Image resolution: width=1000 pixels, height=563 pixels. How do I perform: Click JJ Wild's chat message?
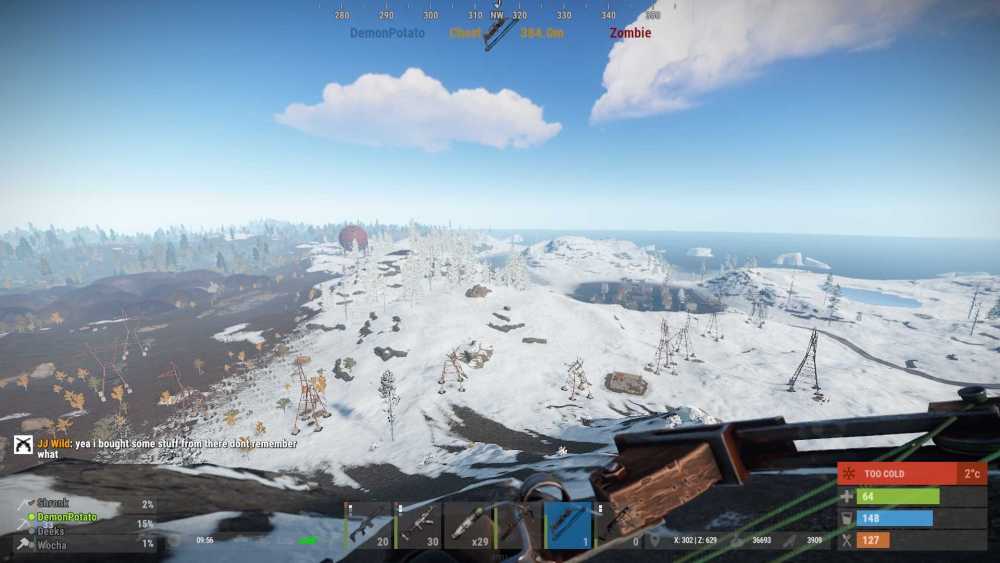click(170, 448)
